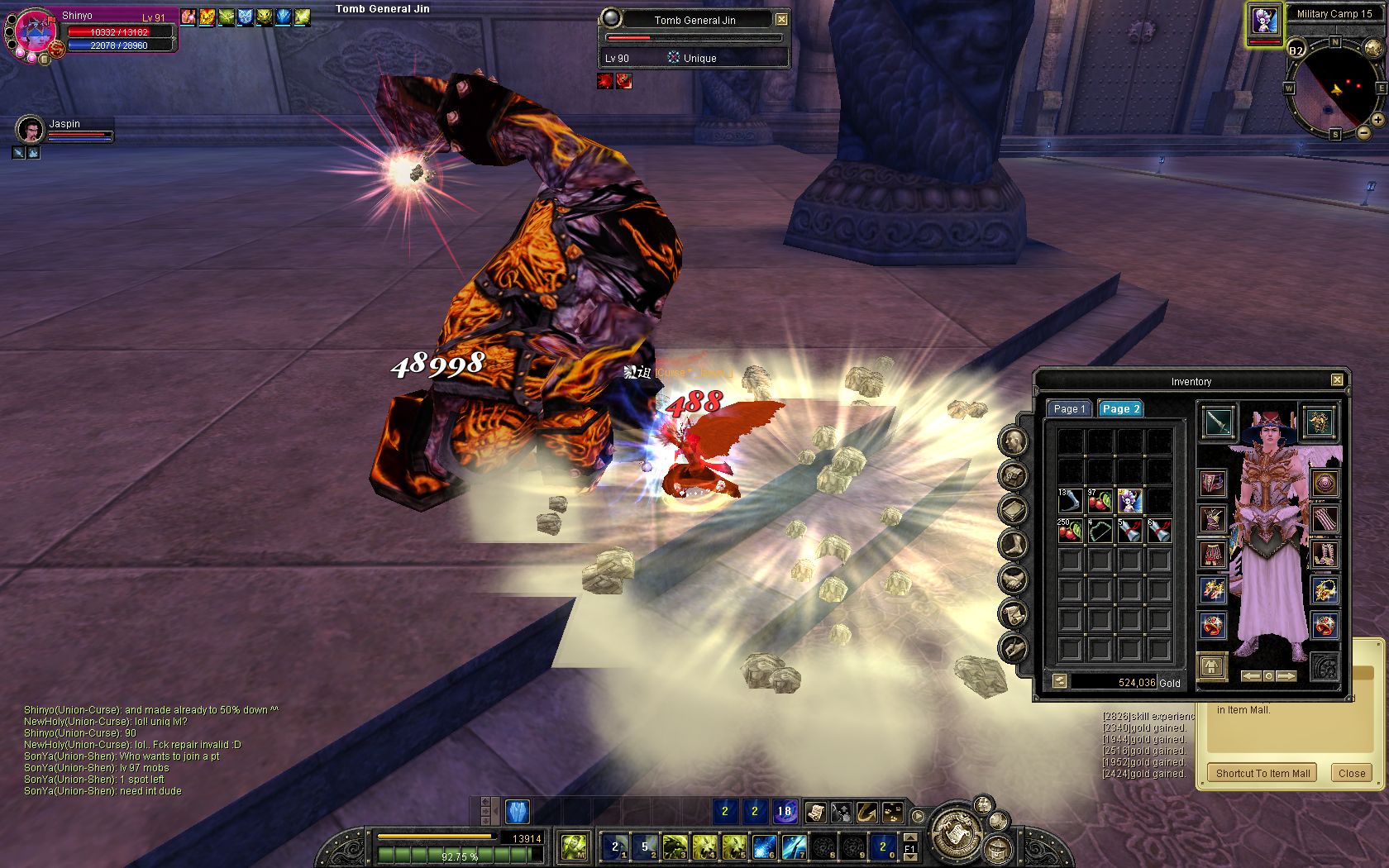Switch to inventory Page 1
1389x868 pixels.
point(1069,408)
